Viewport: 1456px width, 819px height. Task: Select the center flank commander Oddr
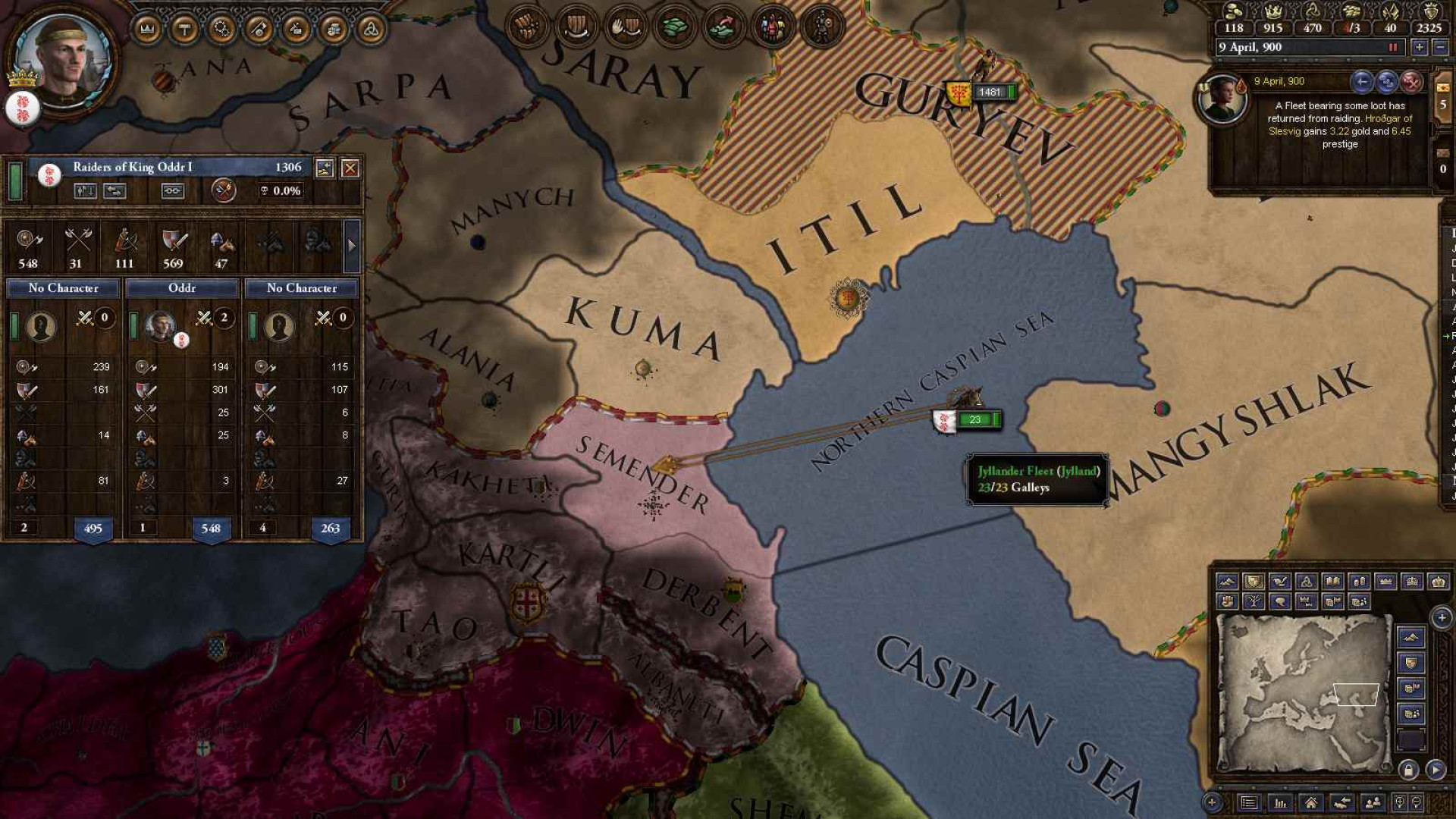tap(160, 326)
